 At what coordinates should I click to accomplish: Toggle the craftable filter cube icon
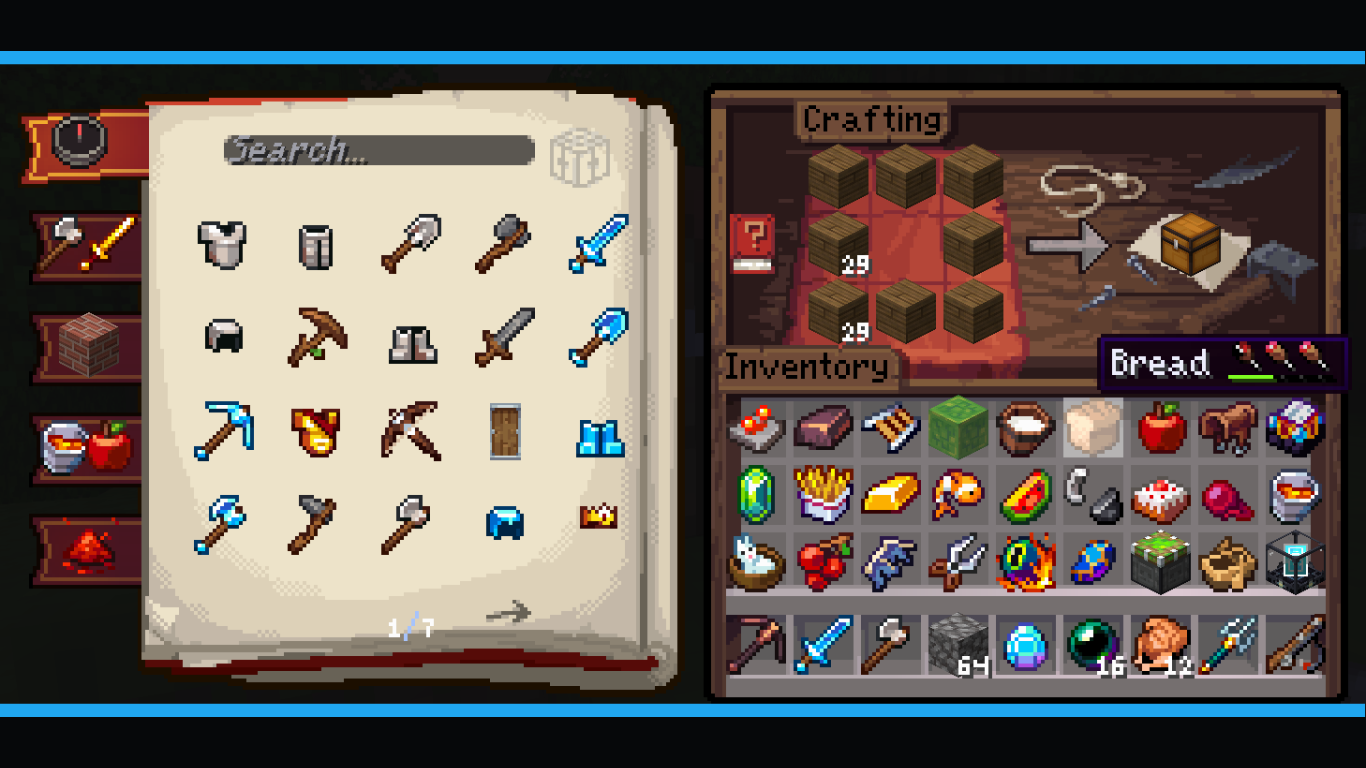[x=579, y=158]
